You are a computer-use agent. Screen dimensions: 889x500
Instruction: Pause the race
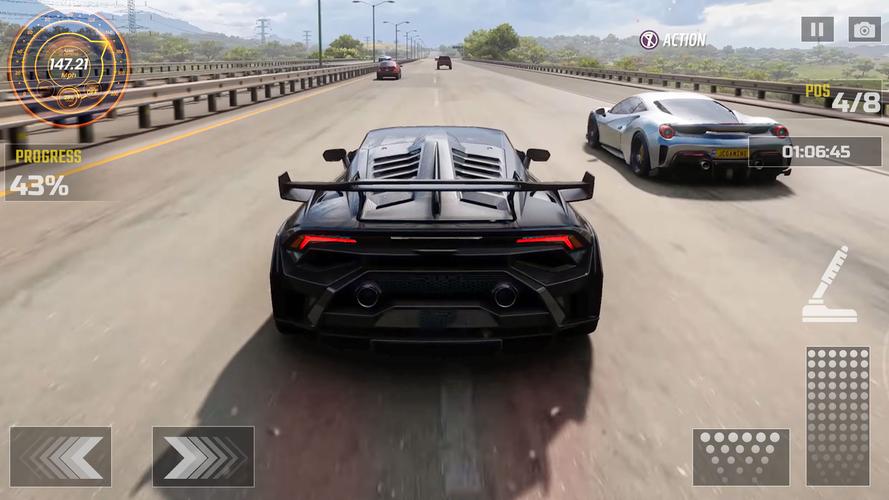816,29
